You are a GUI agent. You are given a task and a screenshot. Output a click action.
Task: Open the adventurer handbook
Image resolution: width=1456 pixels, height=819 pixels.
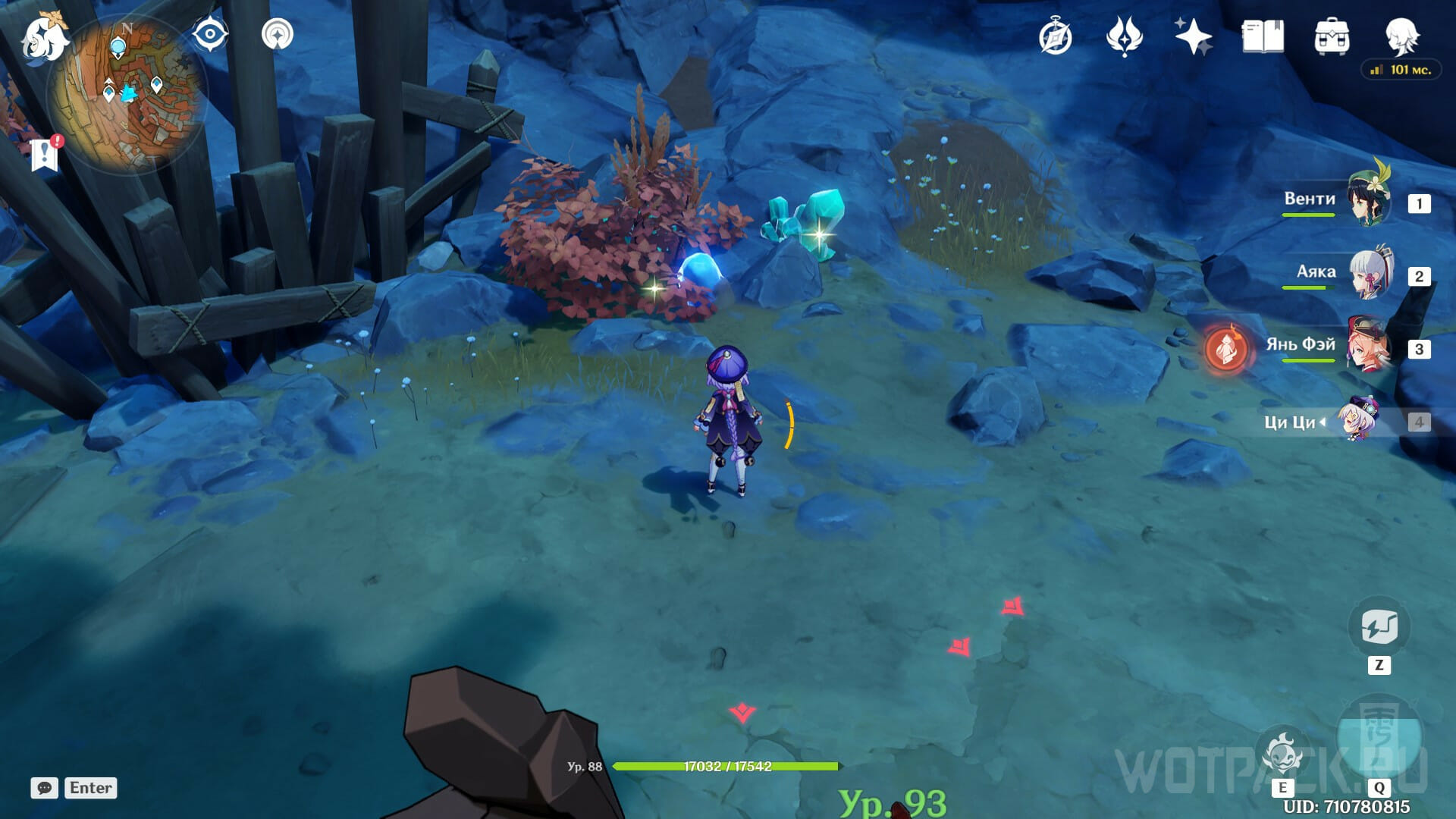click(1263, 36)
